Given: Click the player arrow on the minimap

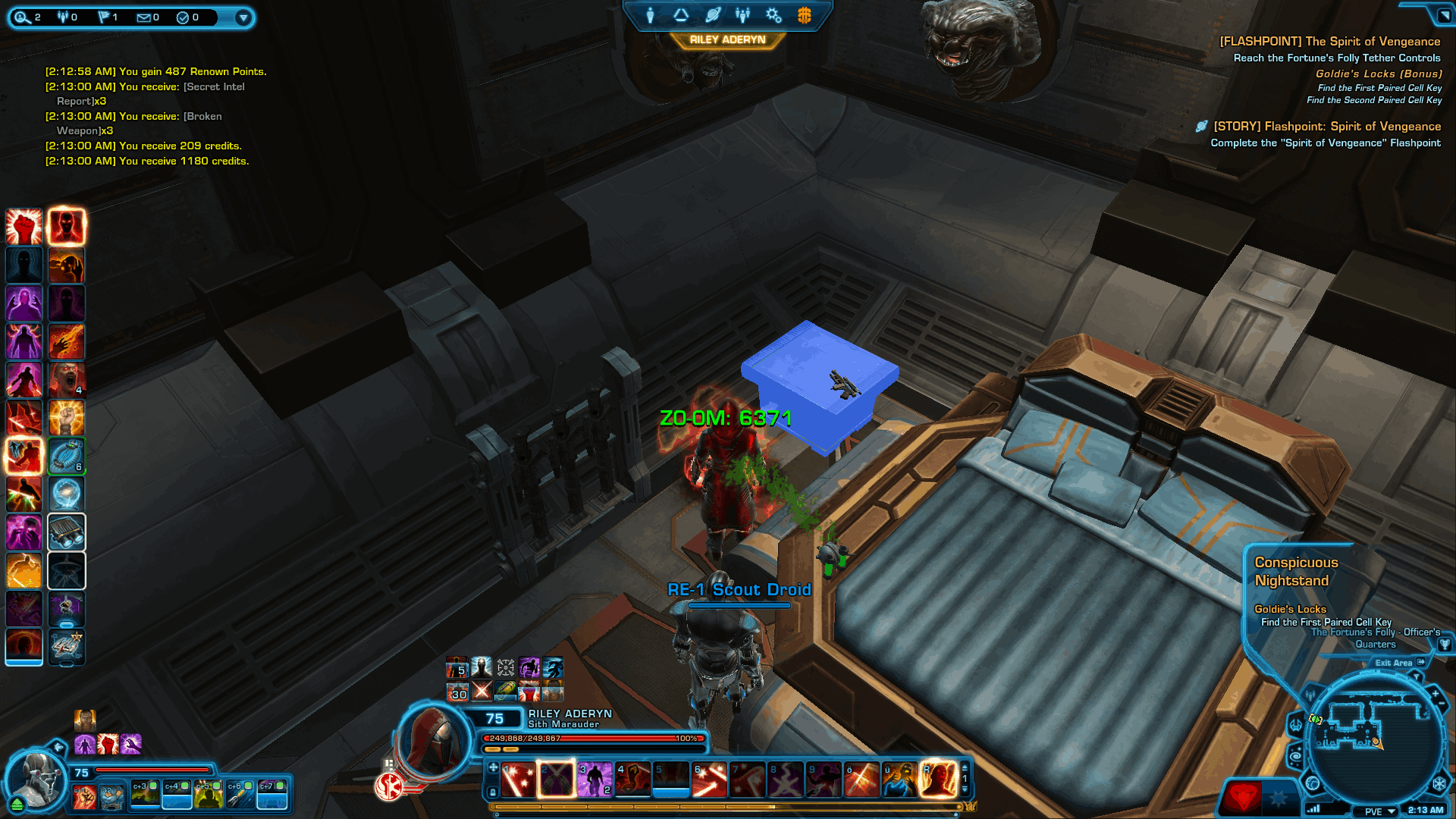Looking at the screenshot, I should click(1377, 743).
